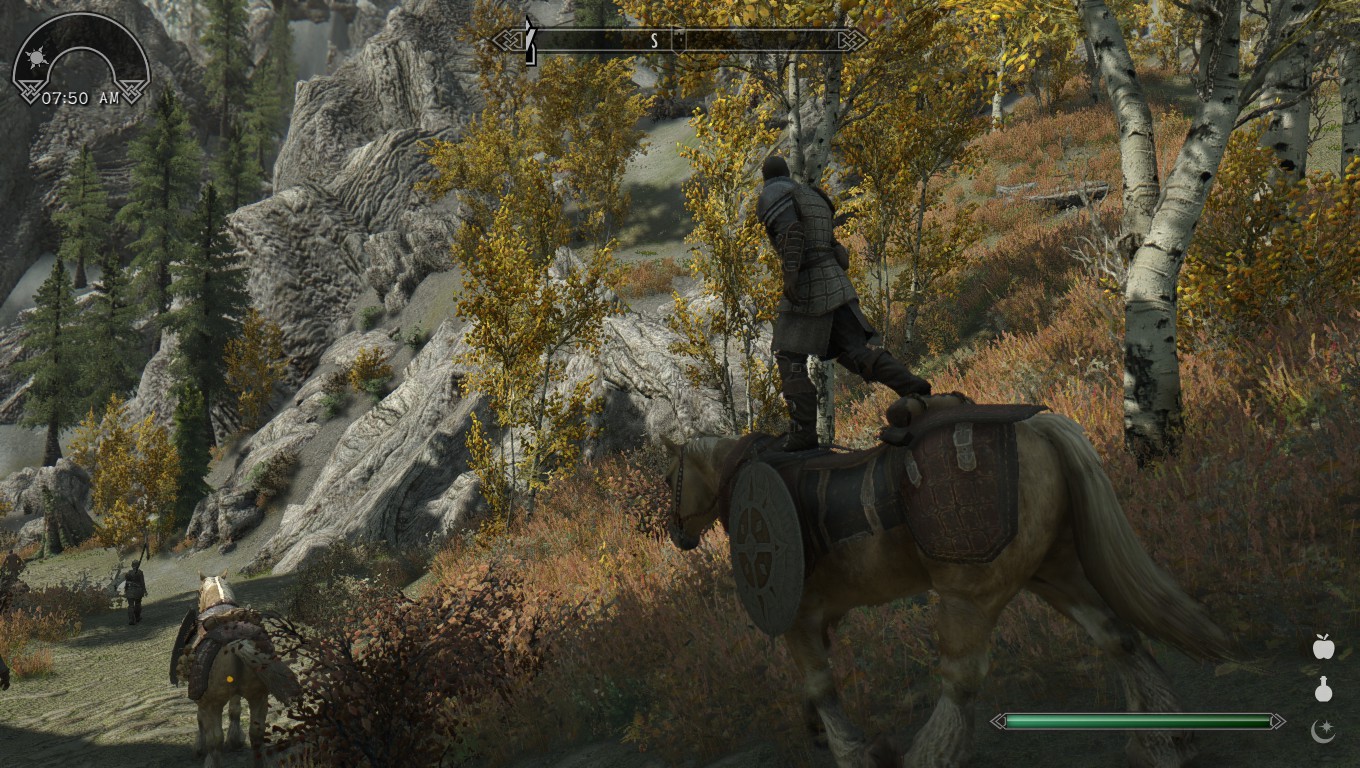Image resolution: width=1360 pixels, height=768 pixels.
Task: Click the crescent moon fatigue icon
Action: [x=1323, y=731]
